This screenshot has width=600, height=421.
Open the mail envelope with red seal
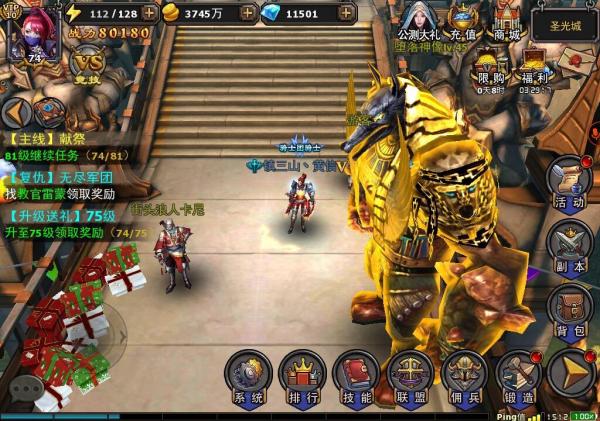coord(579,58)
